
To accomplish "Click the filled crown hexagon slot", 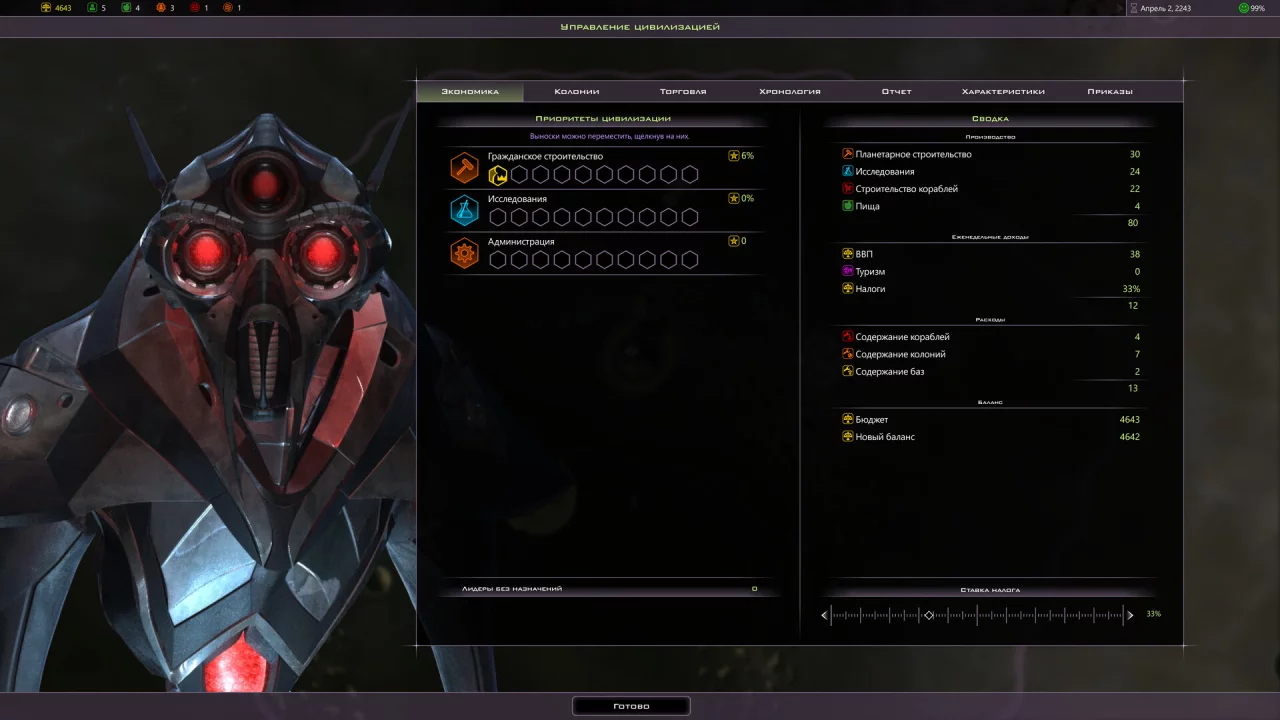I will click(498, 175).
